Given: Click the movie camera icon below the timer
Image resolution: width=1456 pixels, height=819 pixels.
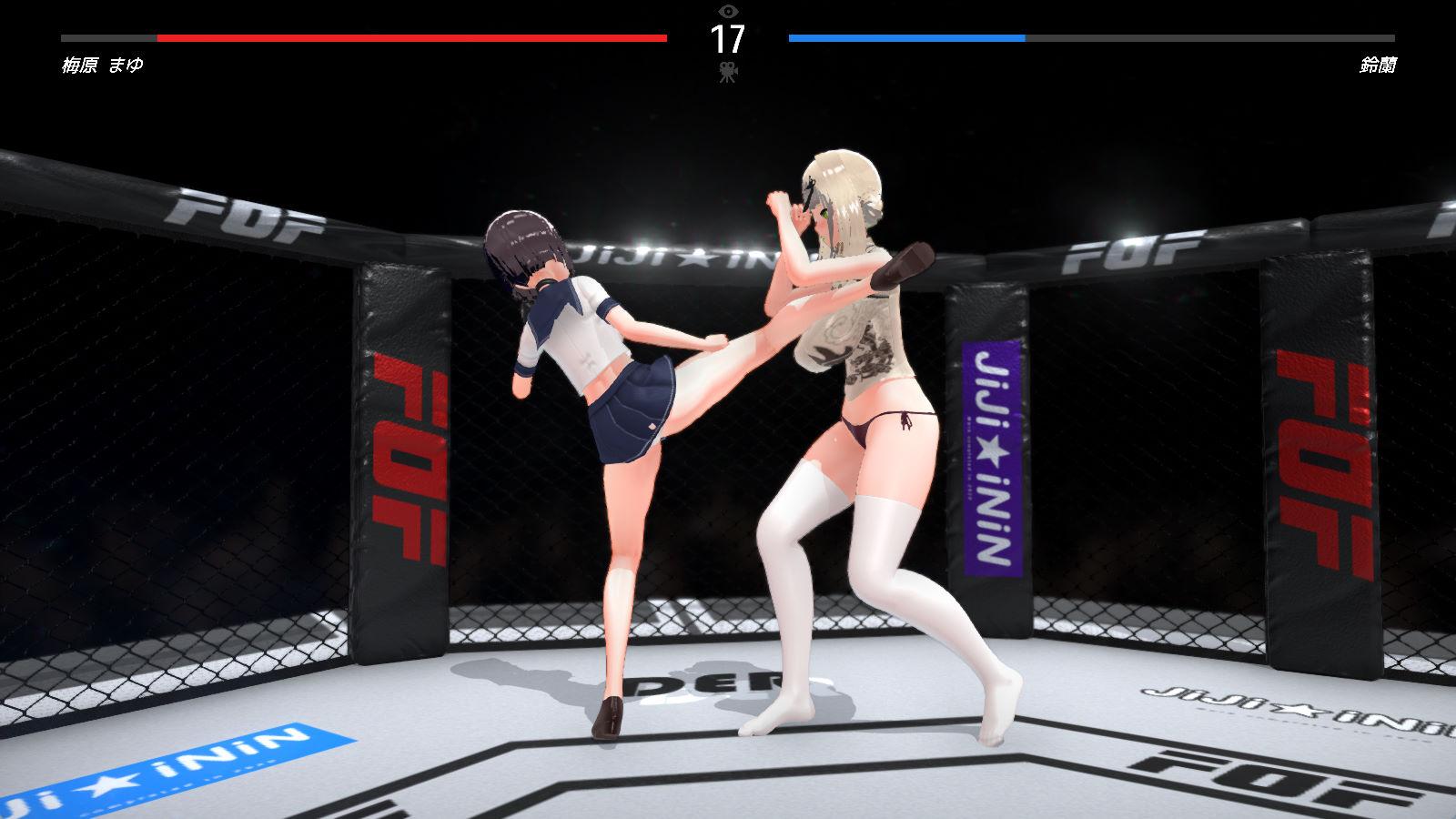Looking at the screenshot, I should click(x=727, y=72).
